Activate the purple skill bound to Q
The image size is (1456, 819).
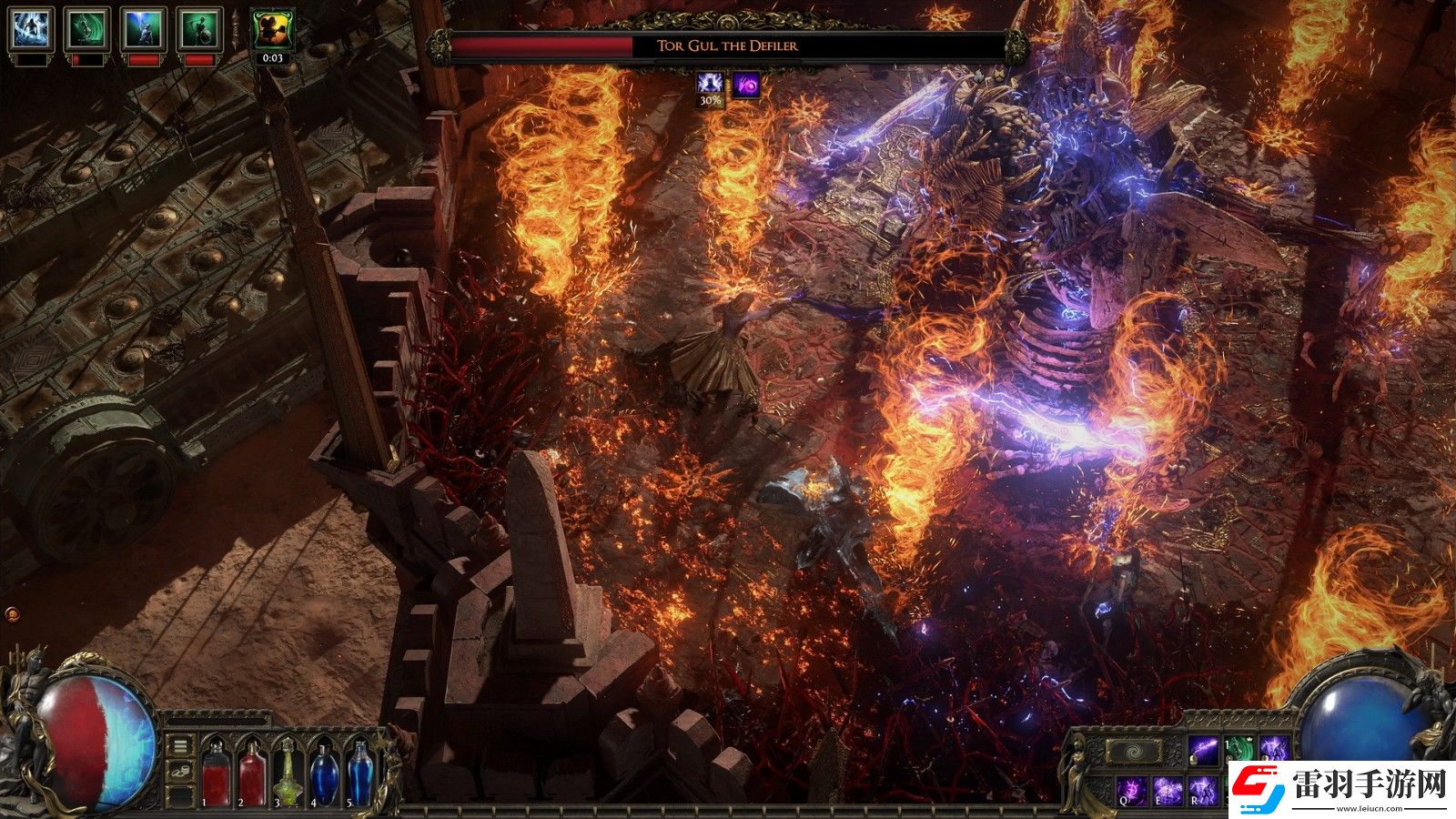(x=1131, y=790)
